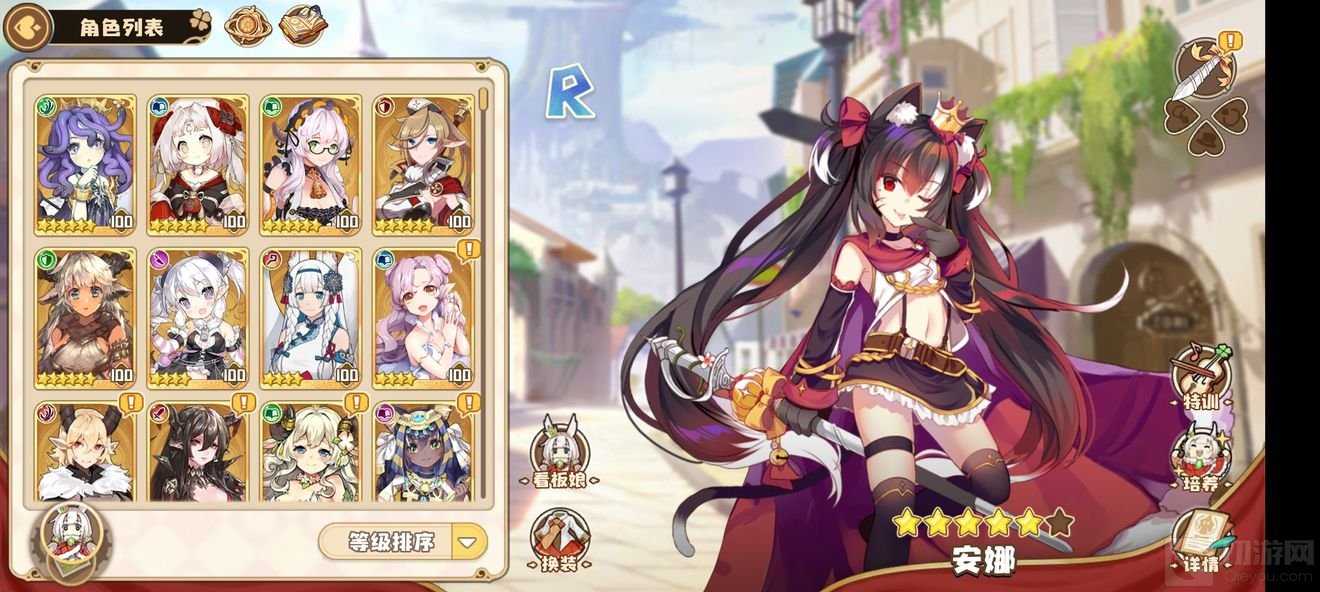Select the white-haired red-bow character card
1320x592 pixels.
coord(197,164)
